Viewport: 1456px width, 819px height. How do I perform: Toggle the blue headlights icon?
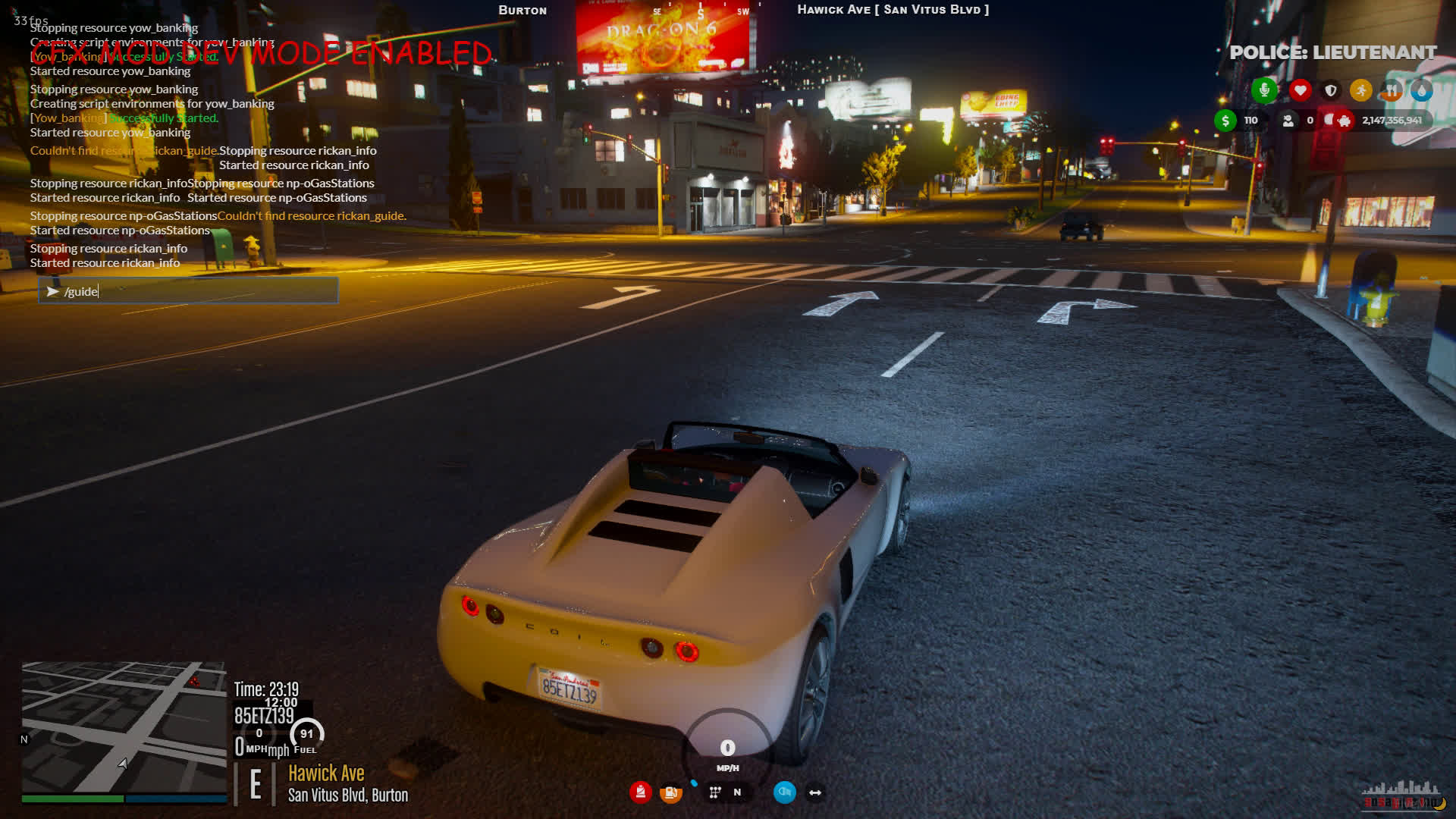[784, 792]
